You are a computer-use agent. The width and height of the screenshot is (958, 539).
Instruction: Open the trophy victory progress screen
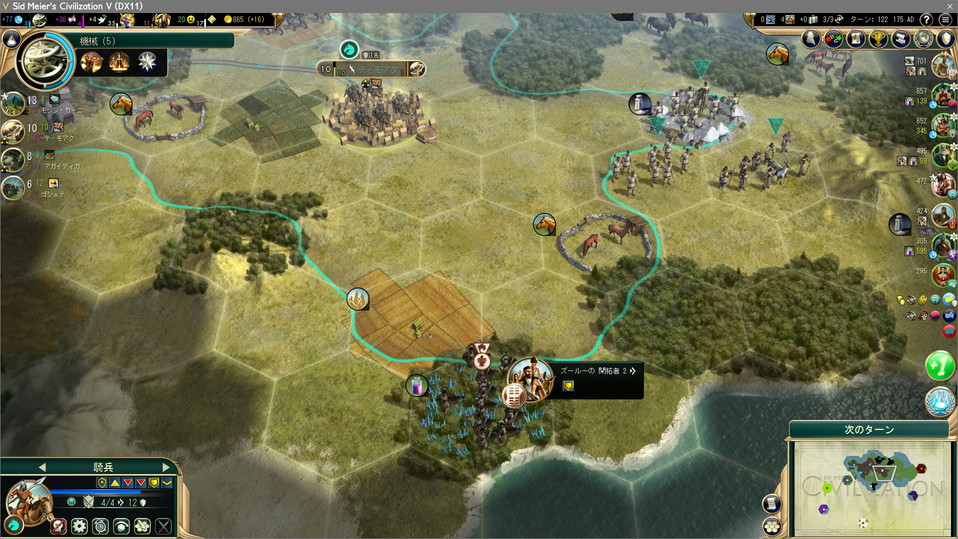pyautogui.click(x=879, y=39)
